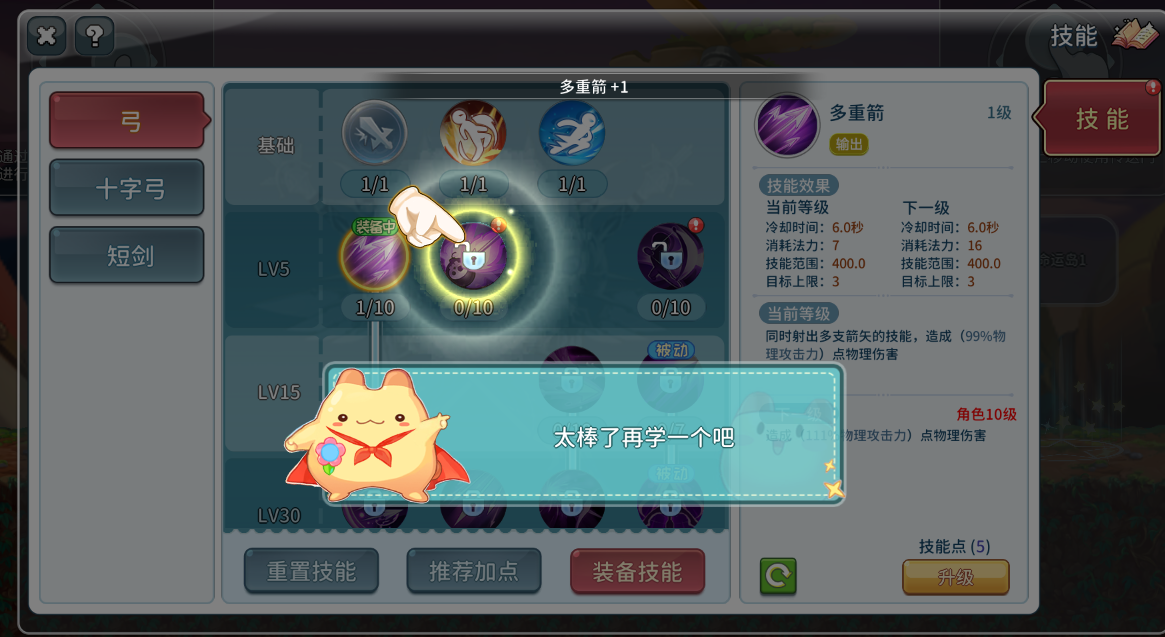Select the highlighted locked skill under the pointer
The width and height of the screenshot is (1165, 637).
point(473,258)
